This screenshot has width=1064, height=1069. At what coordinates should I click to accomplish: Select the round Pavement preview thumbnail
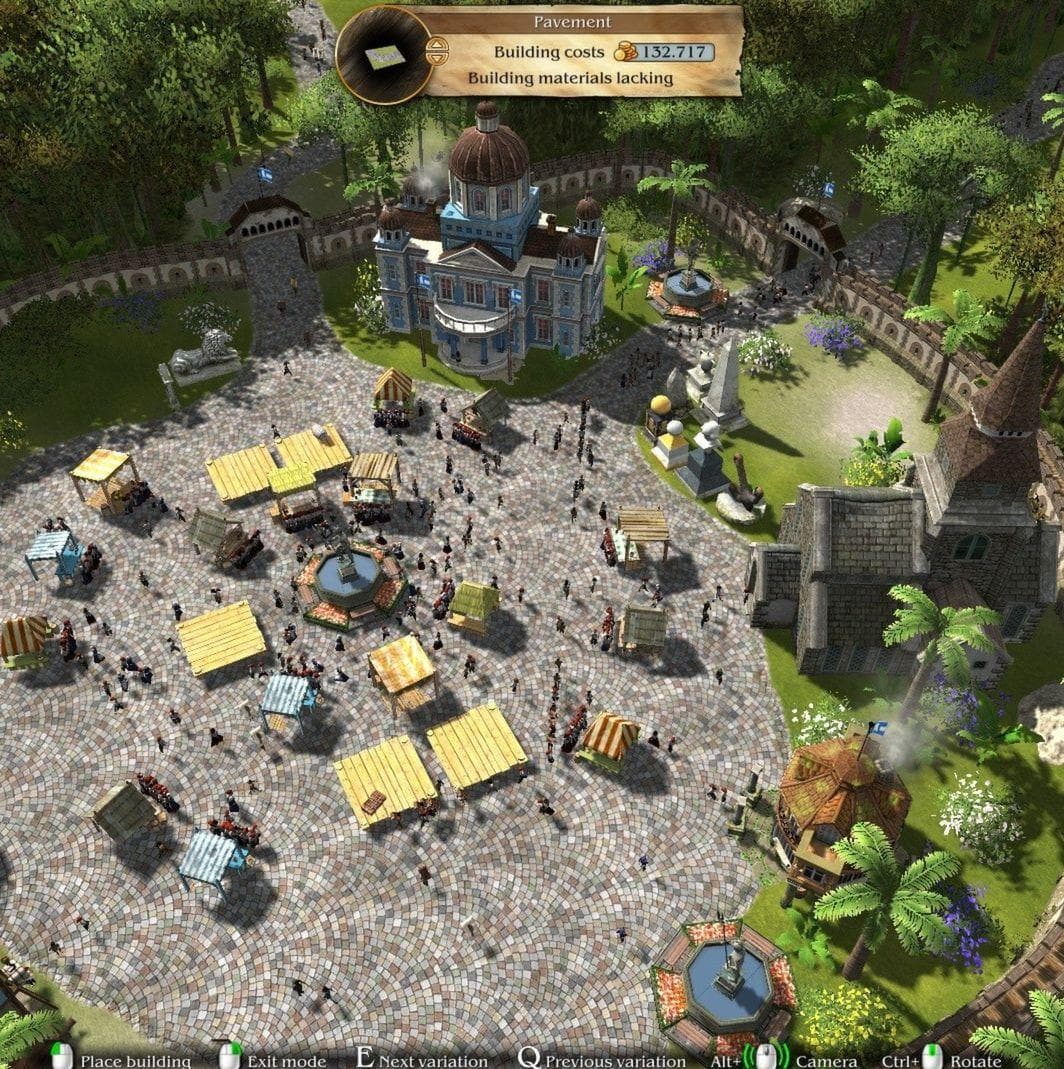(384, 55)
